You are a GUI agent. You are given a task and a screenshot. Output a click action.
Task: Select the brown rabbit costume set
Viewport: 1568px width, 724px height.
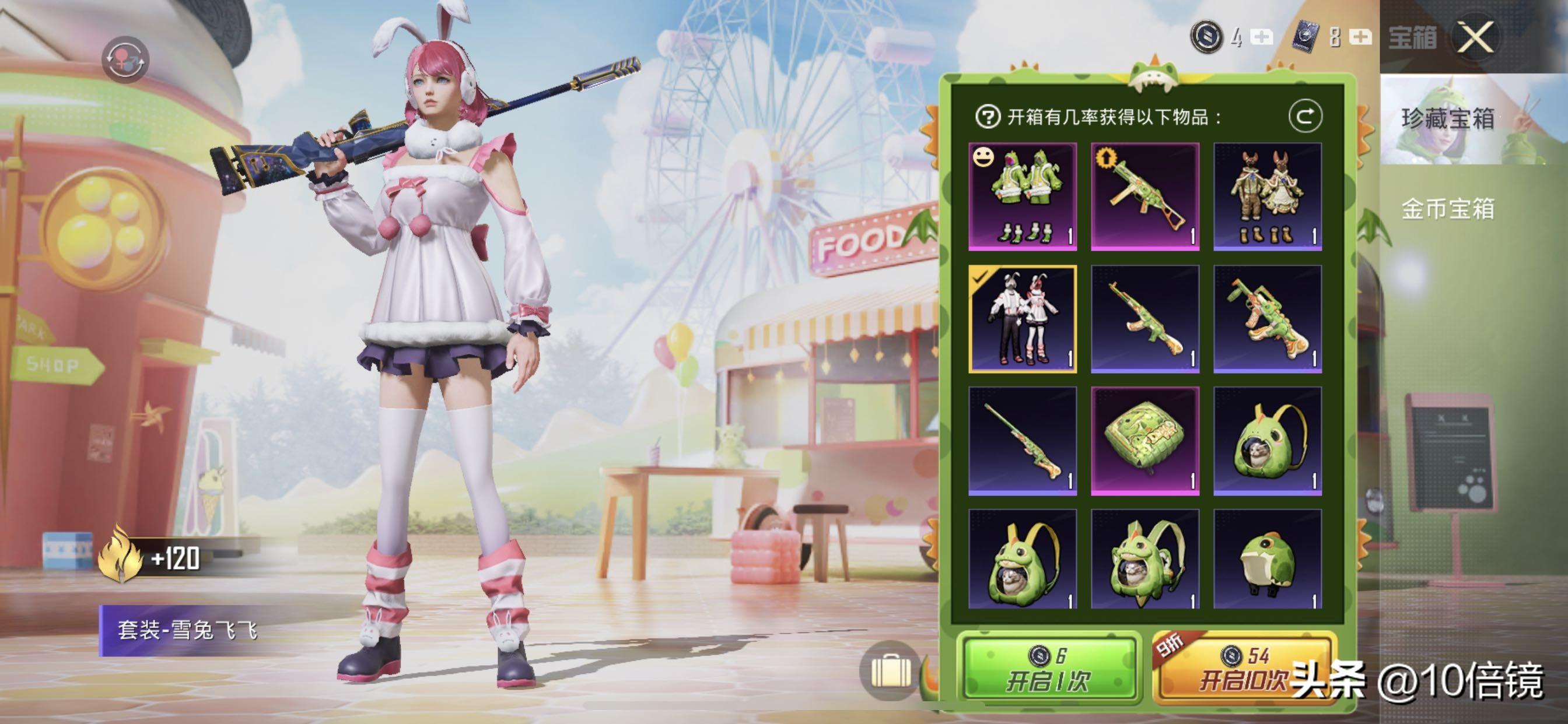click(x=1268, y=196)
